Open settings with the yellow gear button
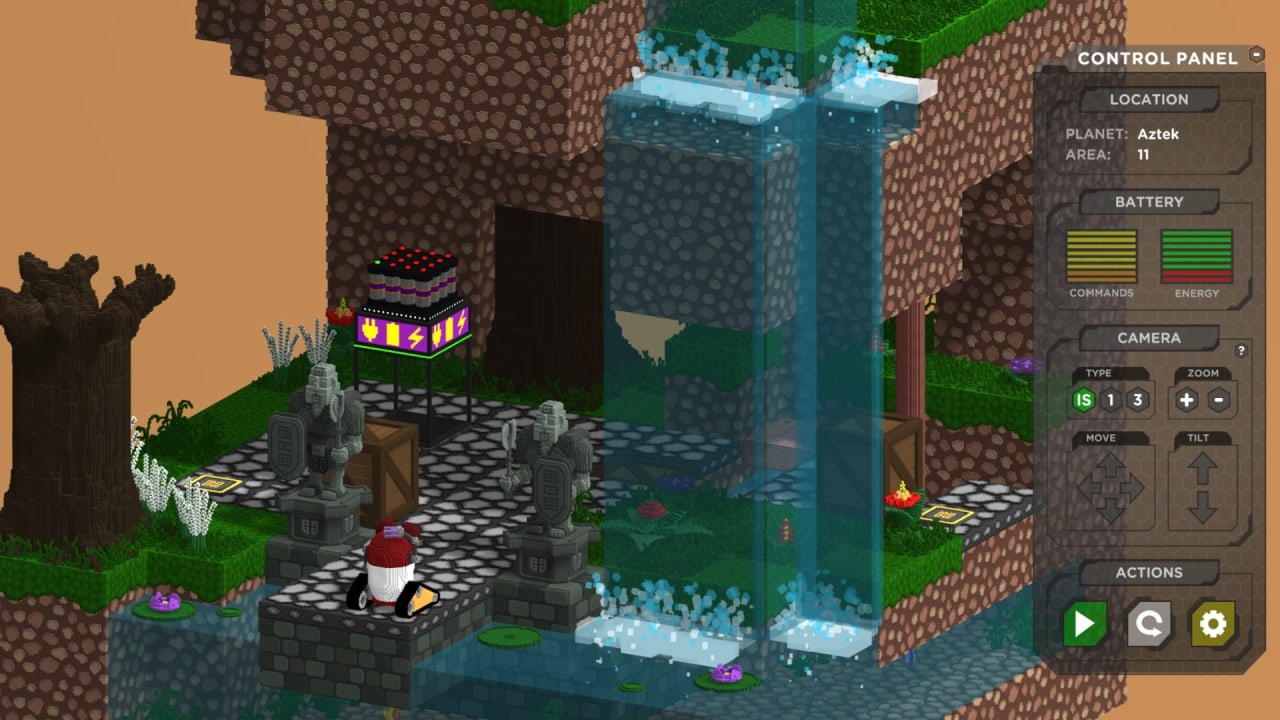1280x720 pixels. click(1213, 625)
